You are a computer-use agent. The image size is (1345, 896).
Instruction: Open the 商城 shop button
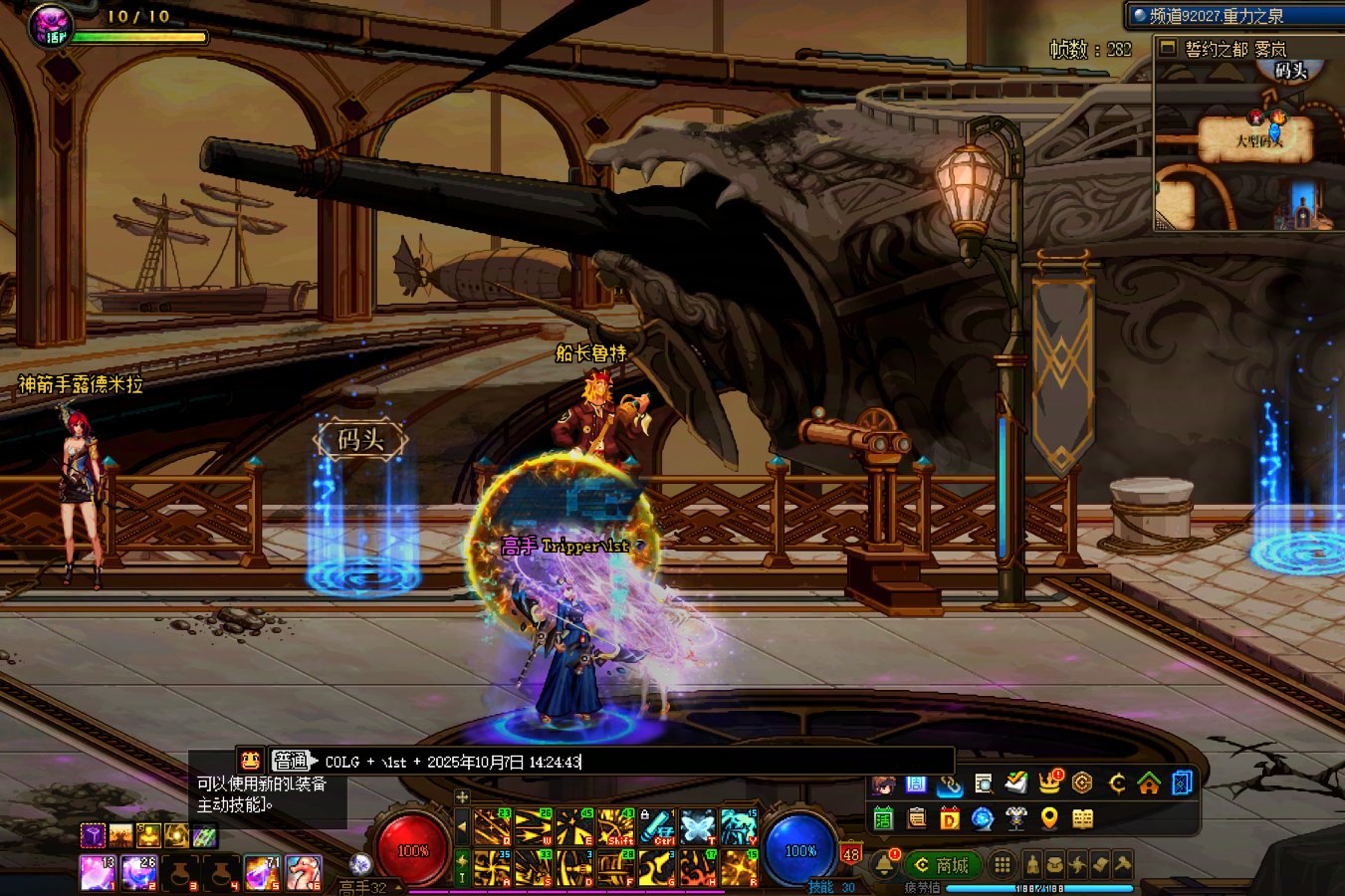click(x=942, y=865)
